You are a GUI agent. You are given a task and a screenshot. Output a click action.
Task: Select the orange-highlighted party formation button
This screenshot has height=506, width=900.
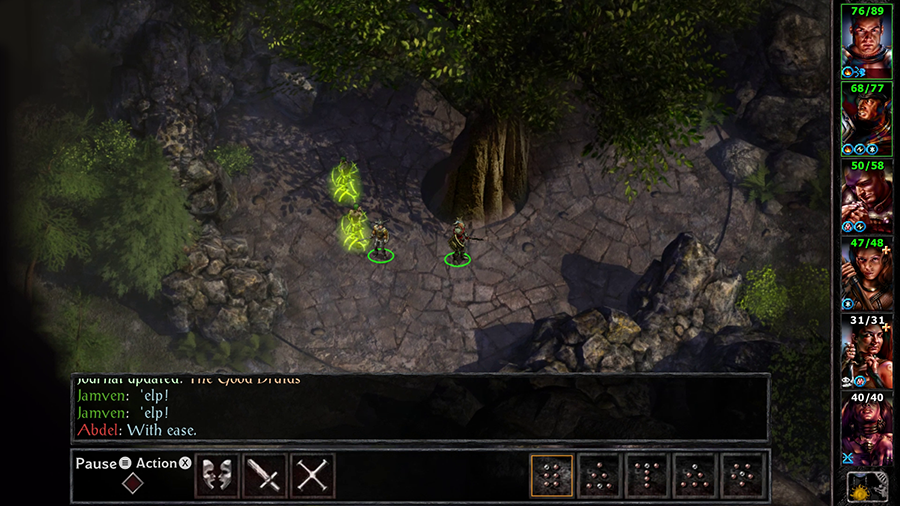pos(551,476)
